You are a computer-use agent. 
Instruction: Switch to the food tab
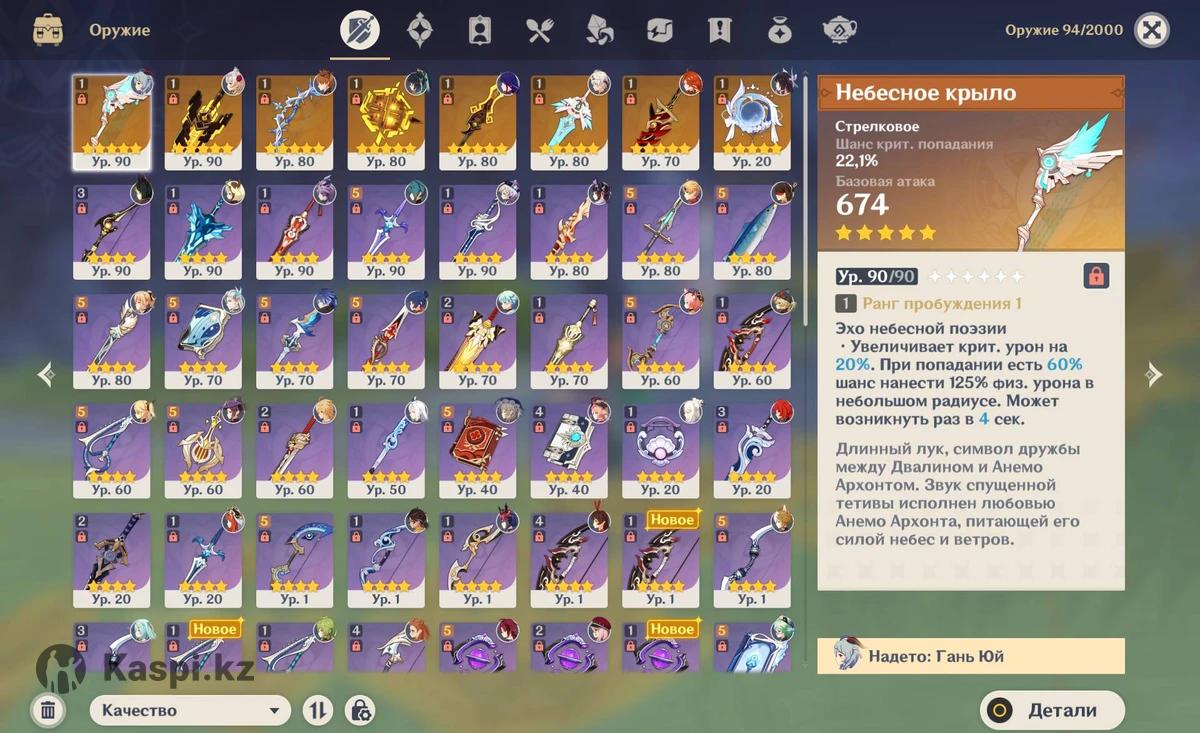(540, 30)
